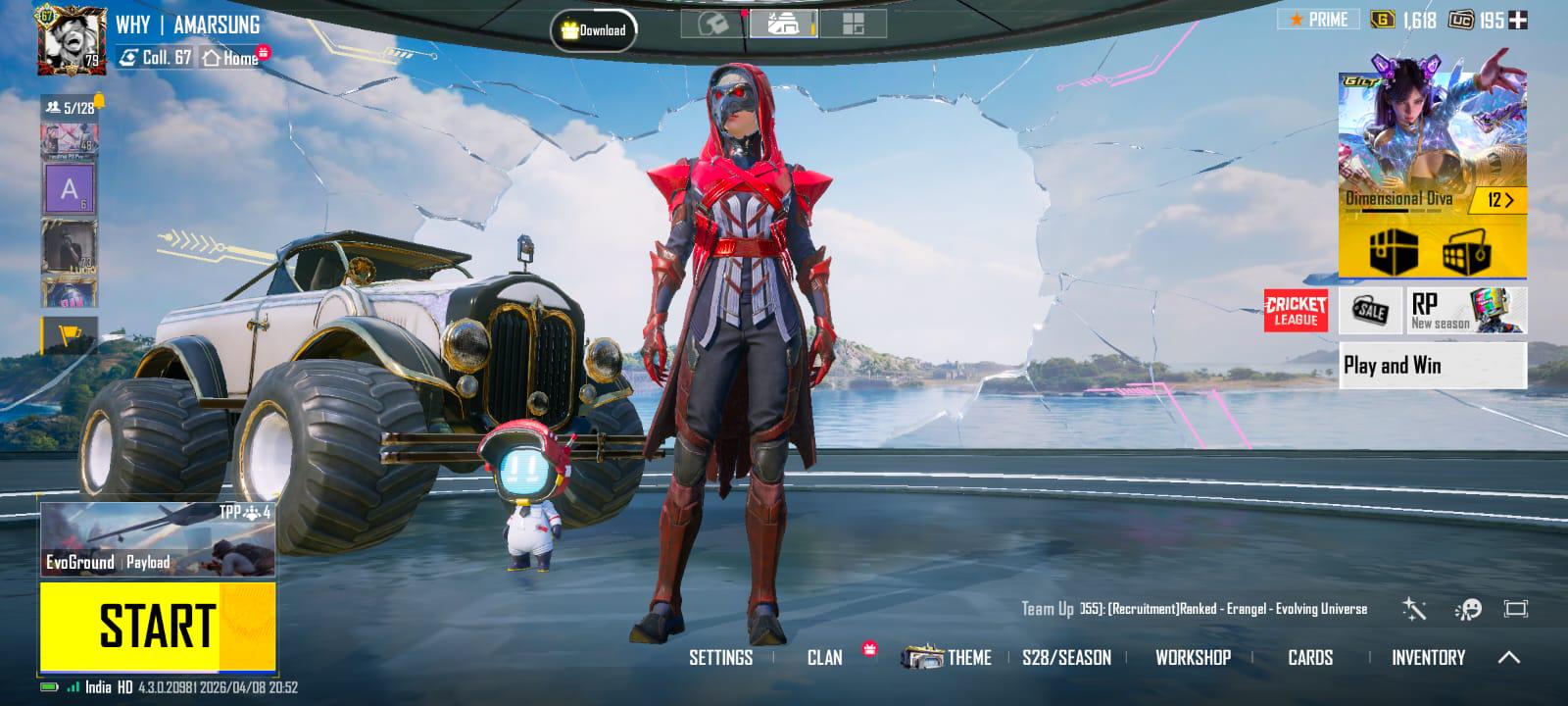This screenshot has height=706, width=1568.
Task: Open the Theme menu
Action: pyautogui.click(x=948, y=658)
